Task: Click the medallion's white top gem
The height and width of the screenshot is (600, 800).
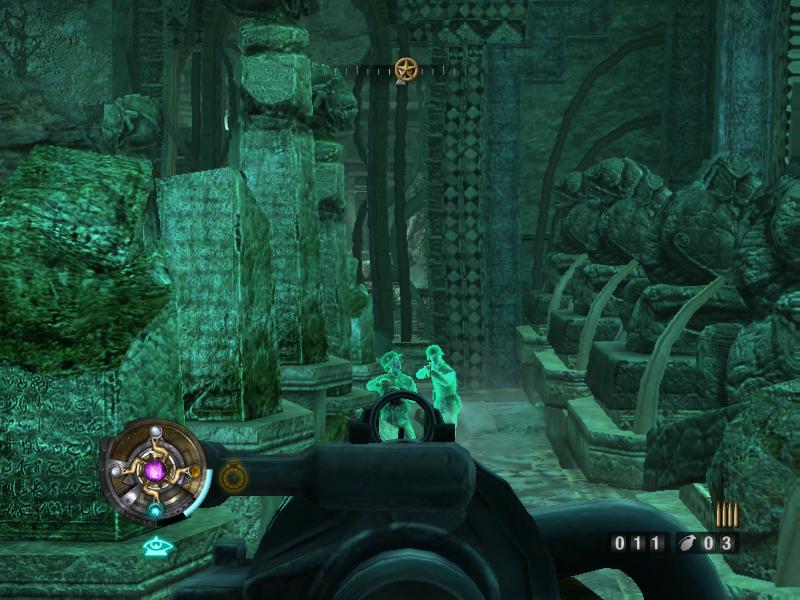Action: pyautogui.click(x=155, y=431)
